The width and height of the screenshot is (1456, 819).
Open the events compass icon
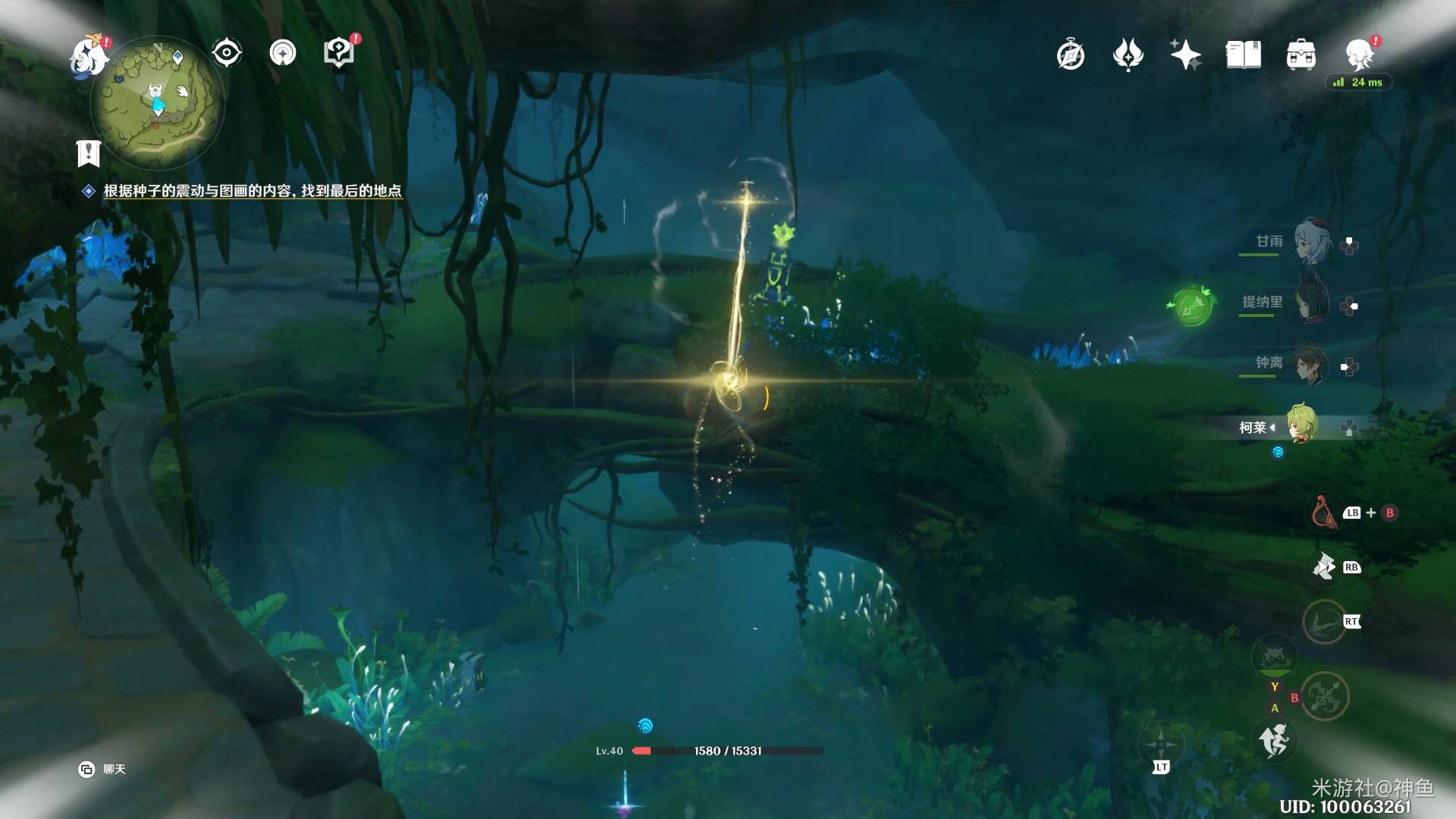pyautogui.click(x=1070, y=55)
